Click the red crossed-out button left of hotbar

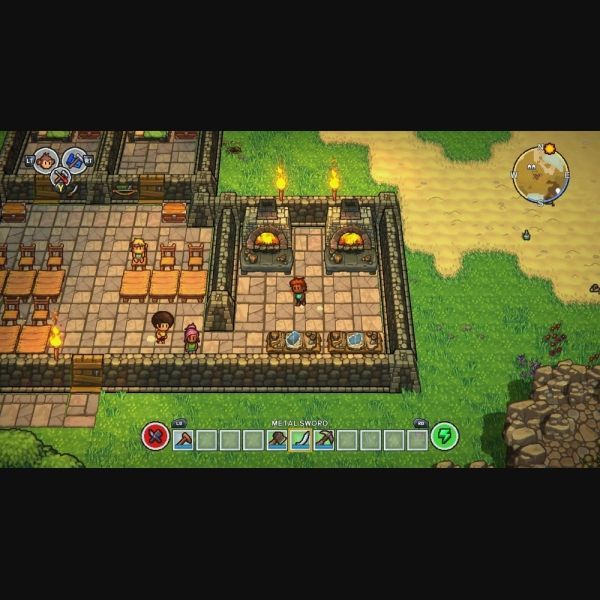(x=155, y=436)
